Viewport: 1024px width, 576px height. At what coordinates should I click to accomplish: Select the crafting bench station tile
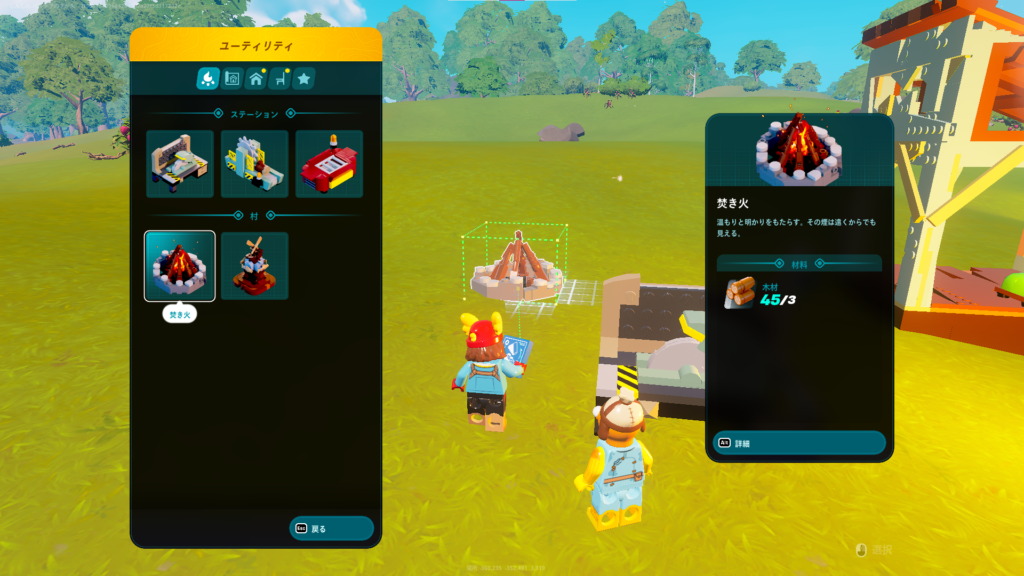pos(180,164)
